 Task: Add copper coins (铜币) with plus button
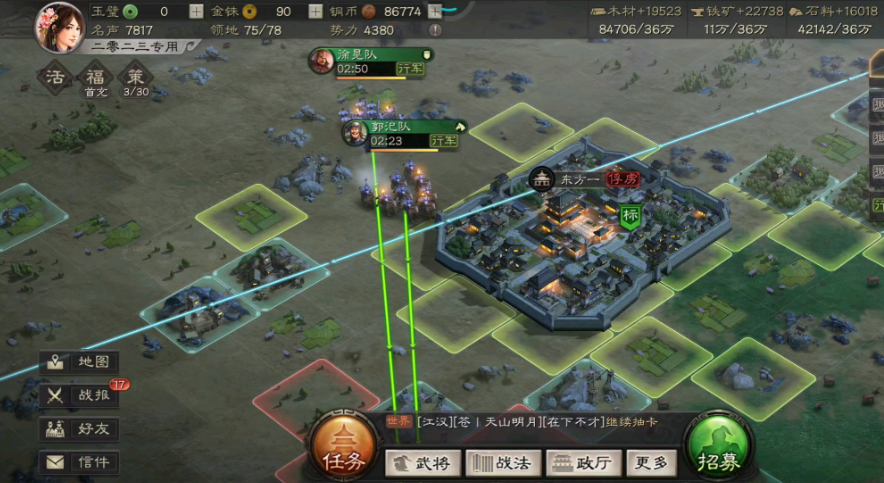coord(435,12)
